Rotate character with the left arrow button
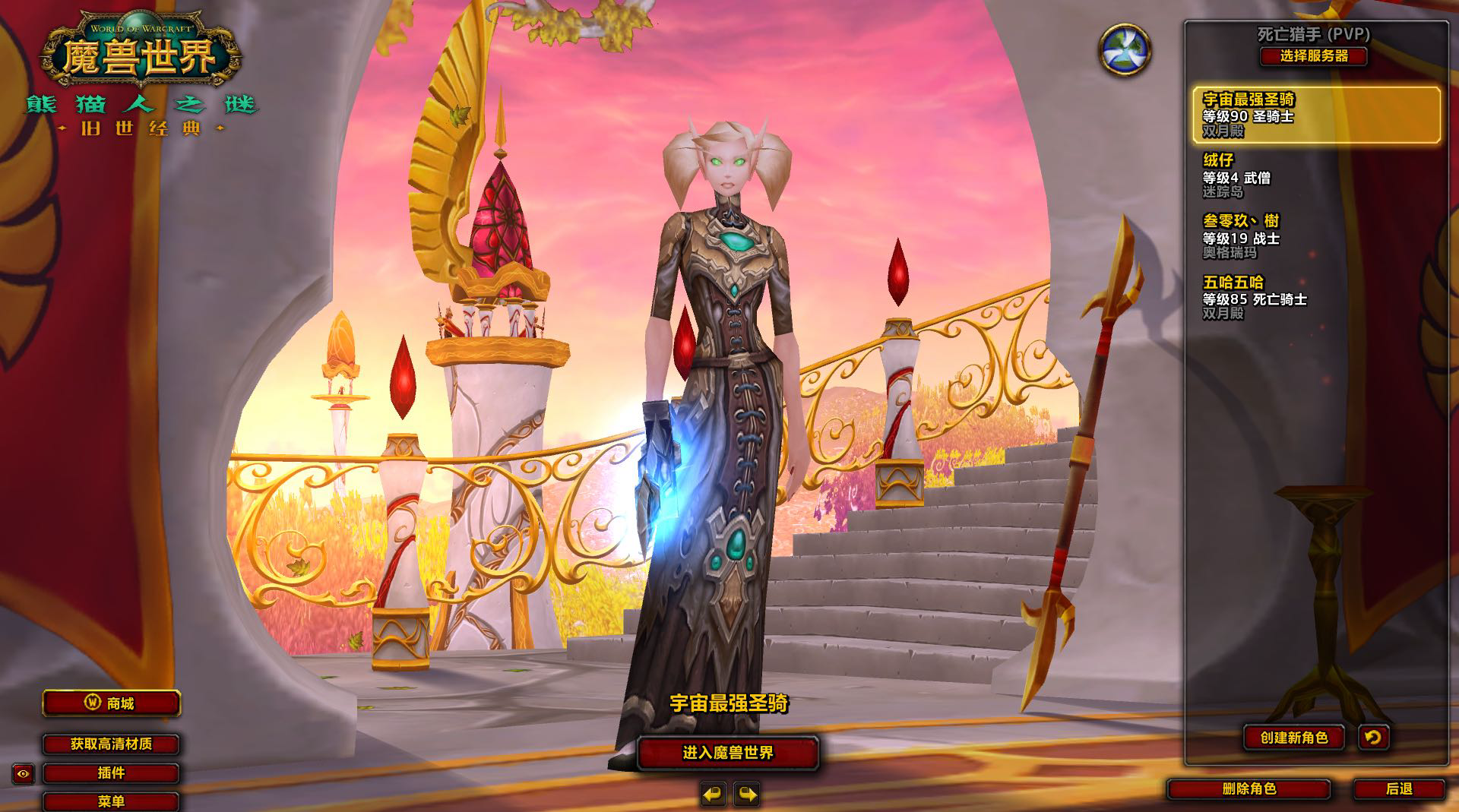This screenshot has width=1459, height=812. click(713, 795)
